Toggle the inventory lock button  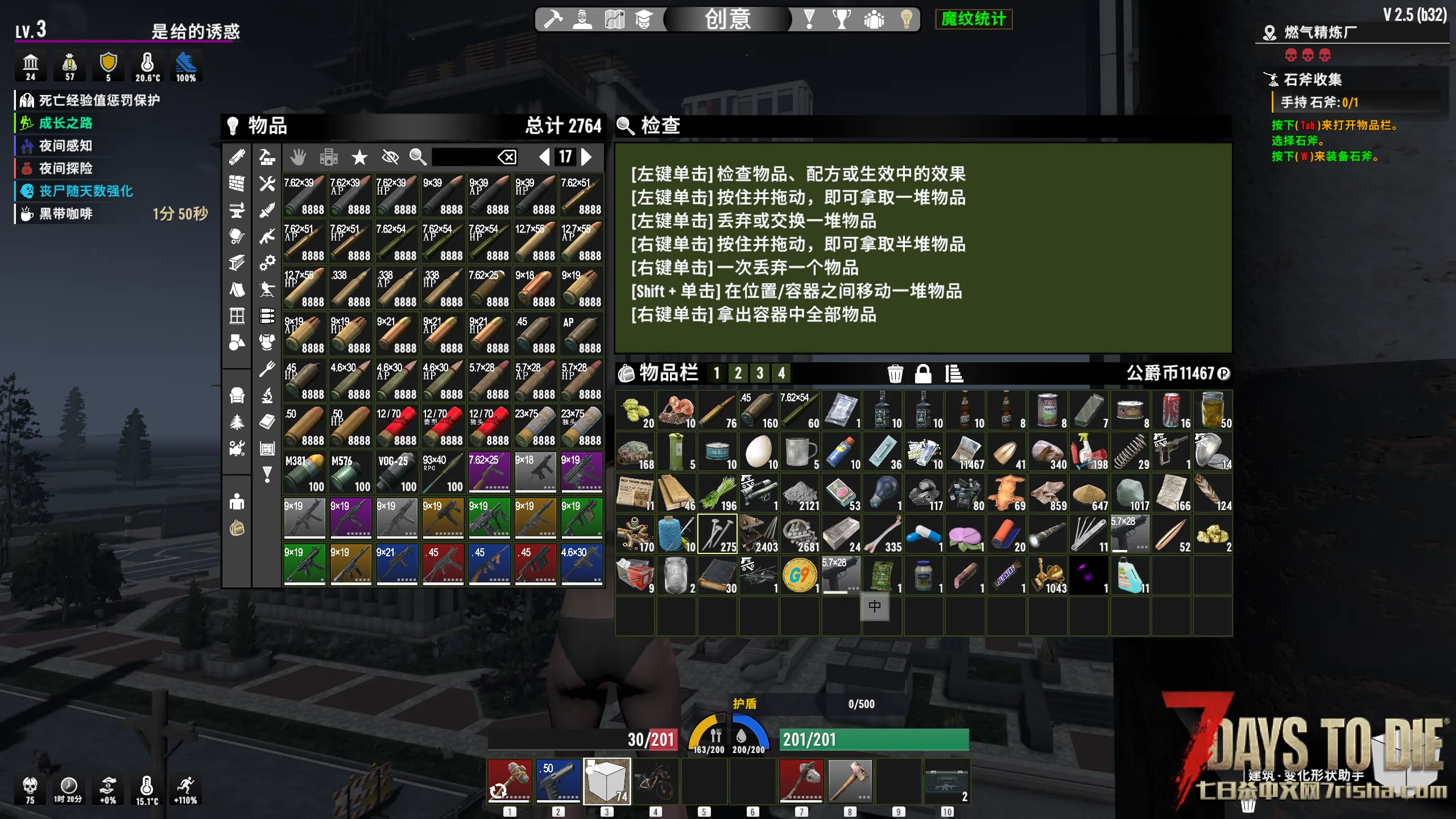[x=923, y=374]
